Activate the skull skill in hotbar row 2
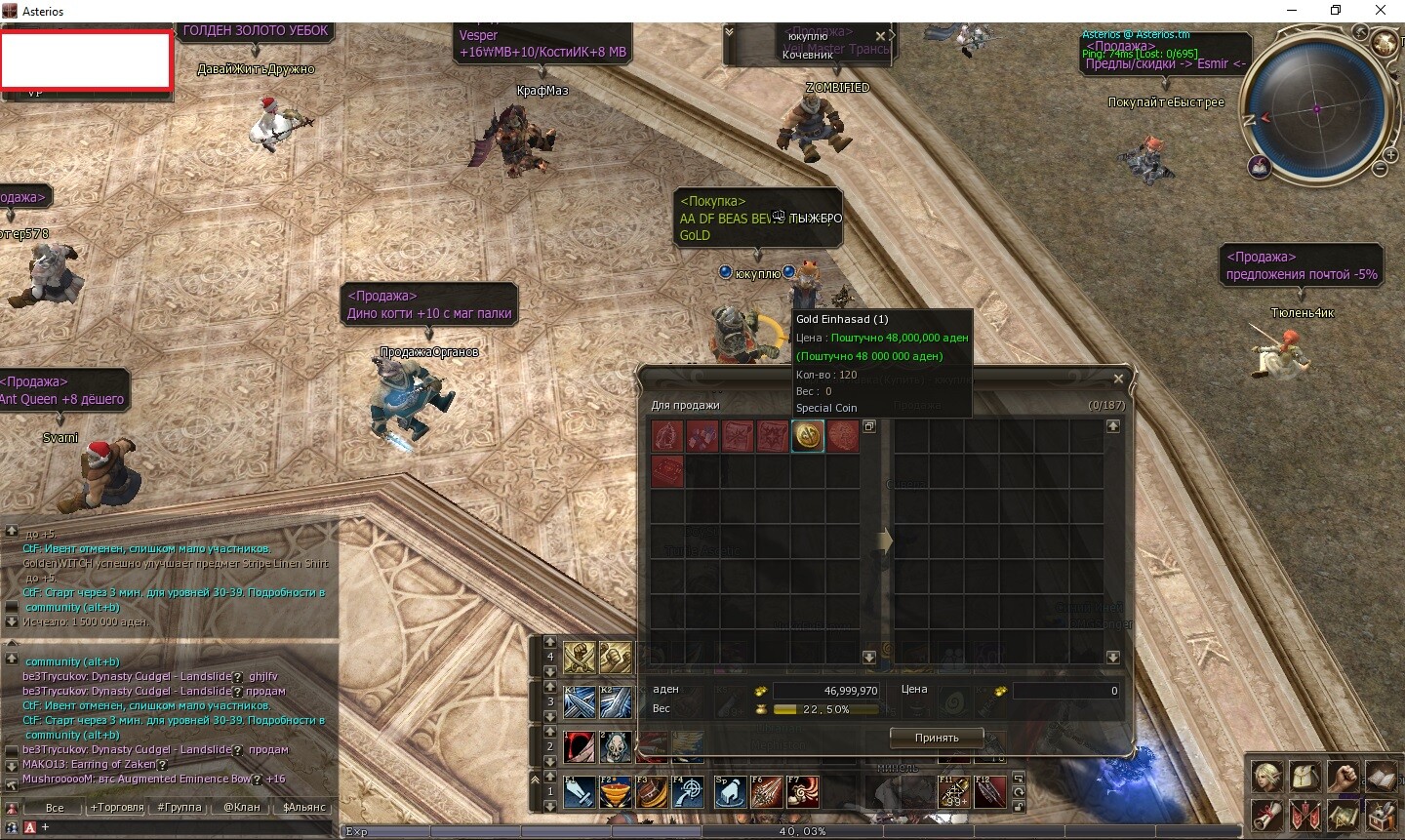The image size is (1405, 840). 617,746
